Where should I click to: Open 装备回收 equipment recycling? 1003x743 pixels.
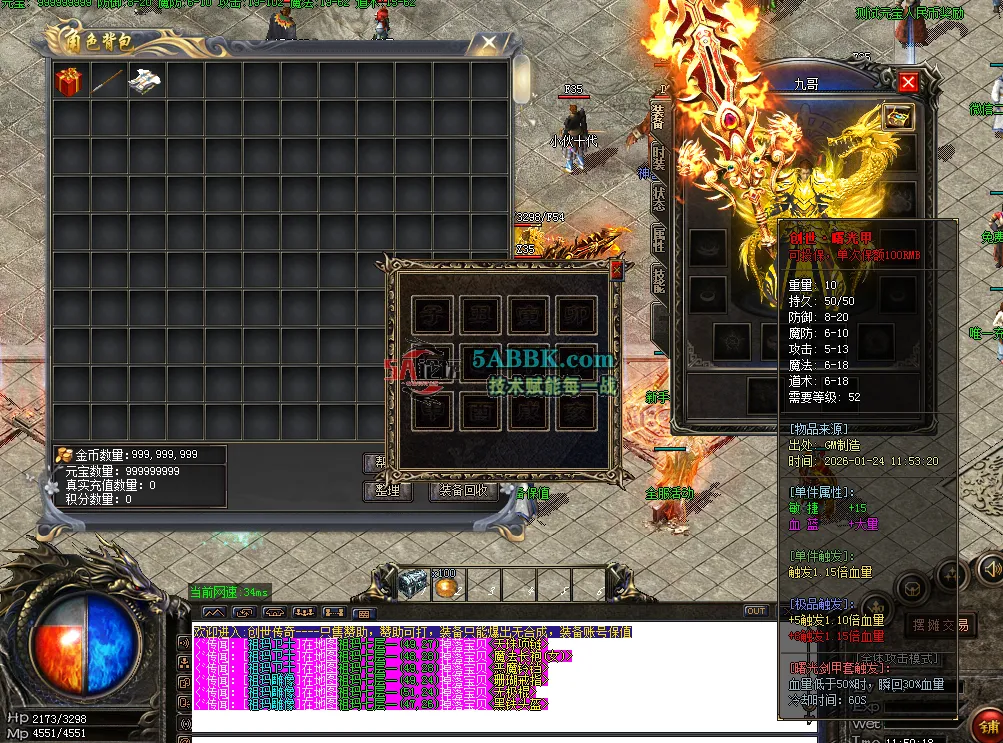(x=463, y=491)
